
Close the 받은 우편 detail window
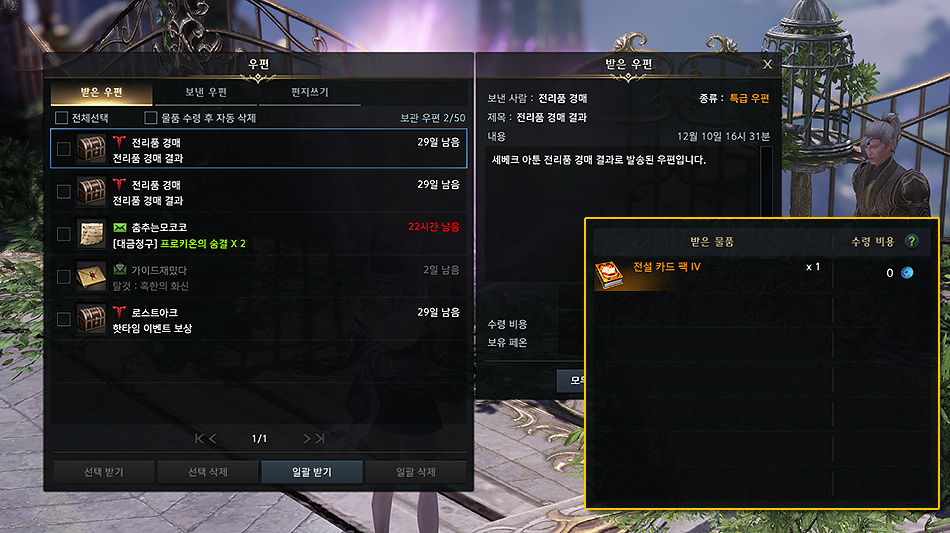pos(767,64)
